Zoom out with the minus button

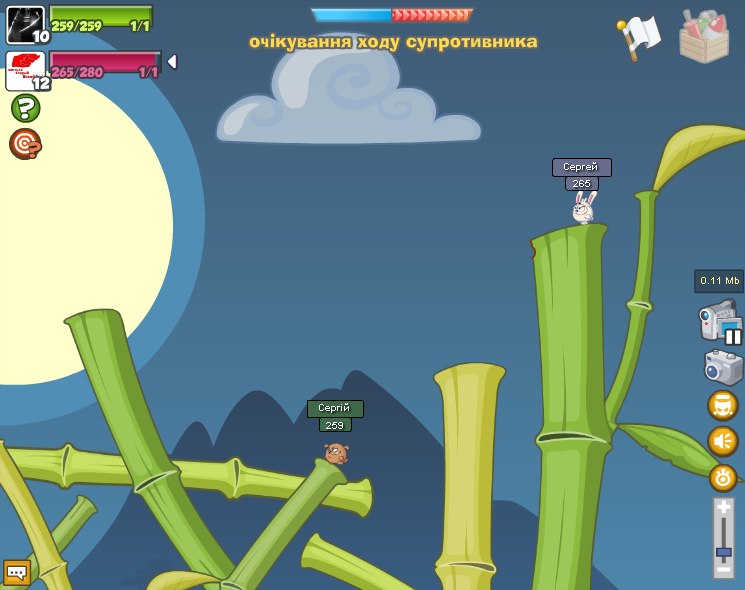coord(724,568)
